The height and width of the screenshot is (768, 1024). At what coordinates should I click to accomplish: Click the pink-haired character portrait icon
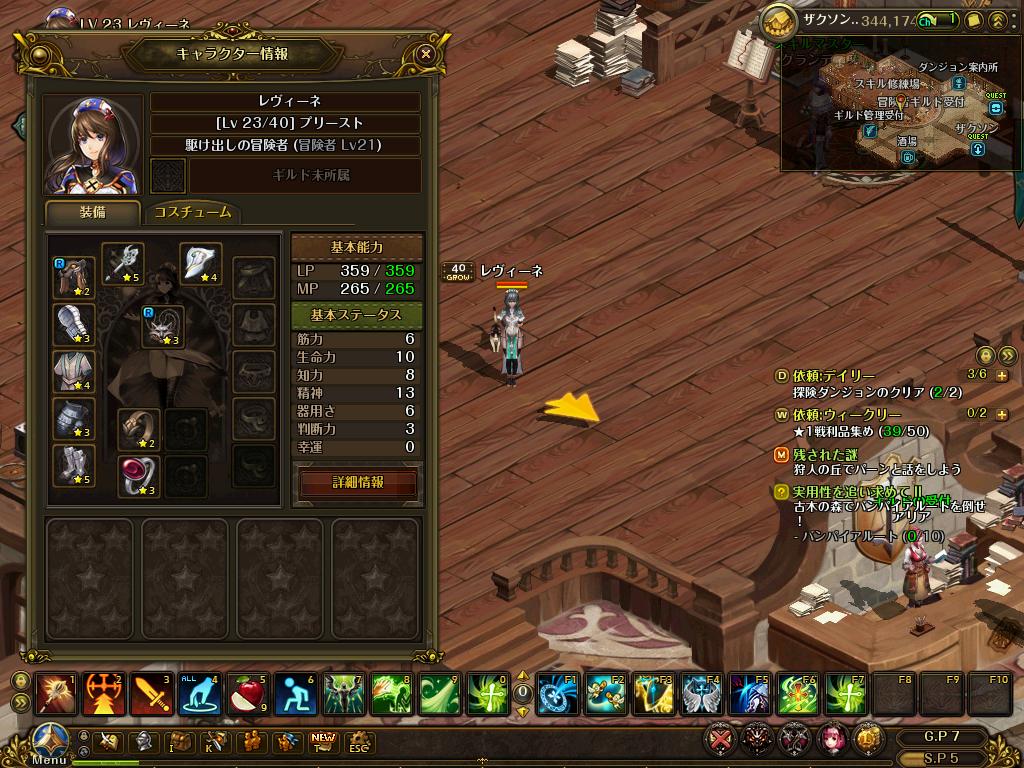[830, 740]
